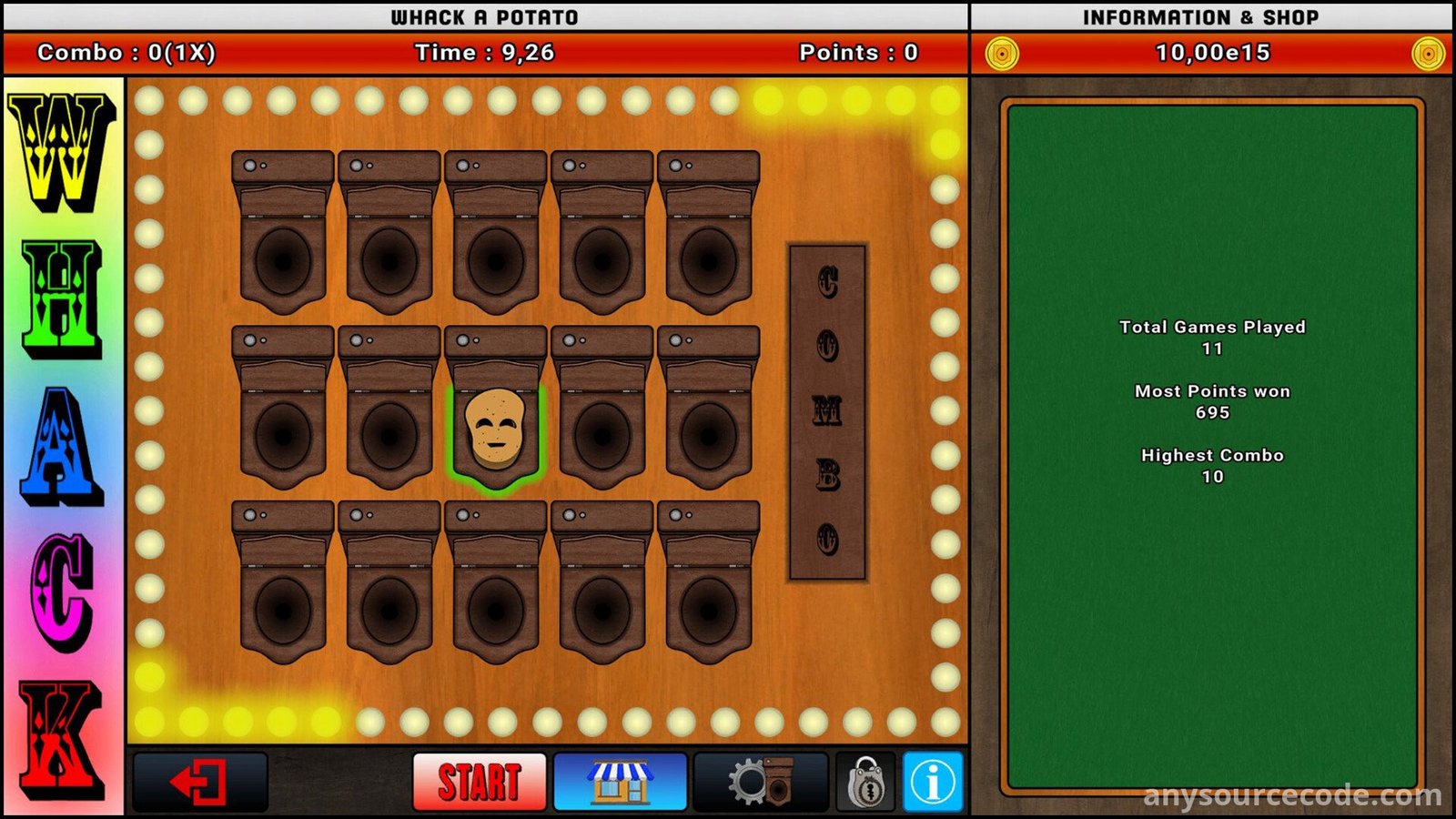The image size is (1456, 819).
Task: Open the gear settings button
Action: pyautogui.click(x=761, y=782)
